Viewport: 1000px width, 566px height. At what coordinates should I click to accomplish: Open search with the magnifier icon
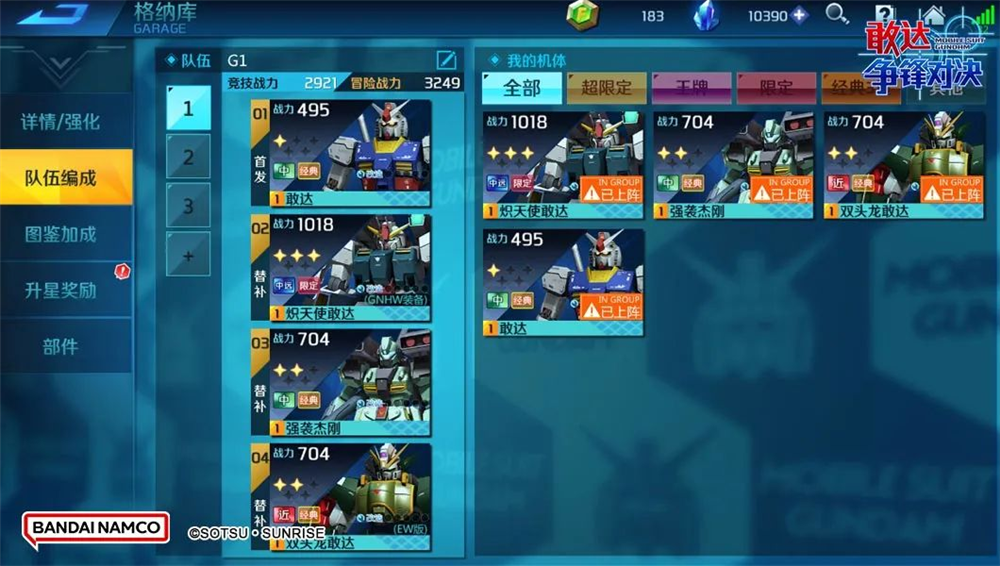click(836, 14)
